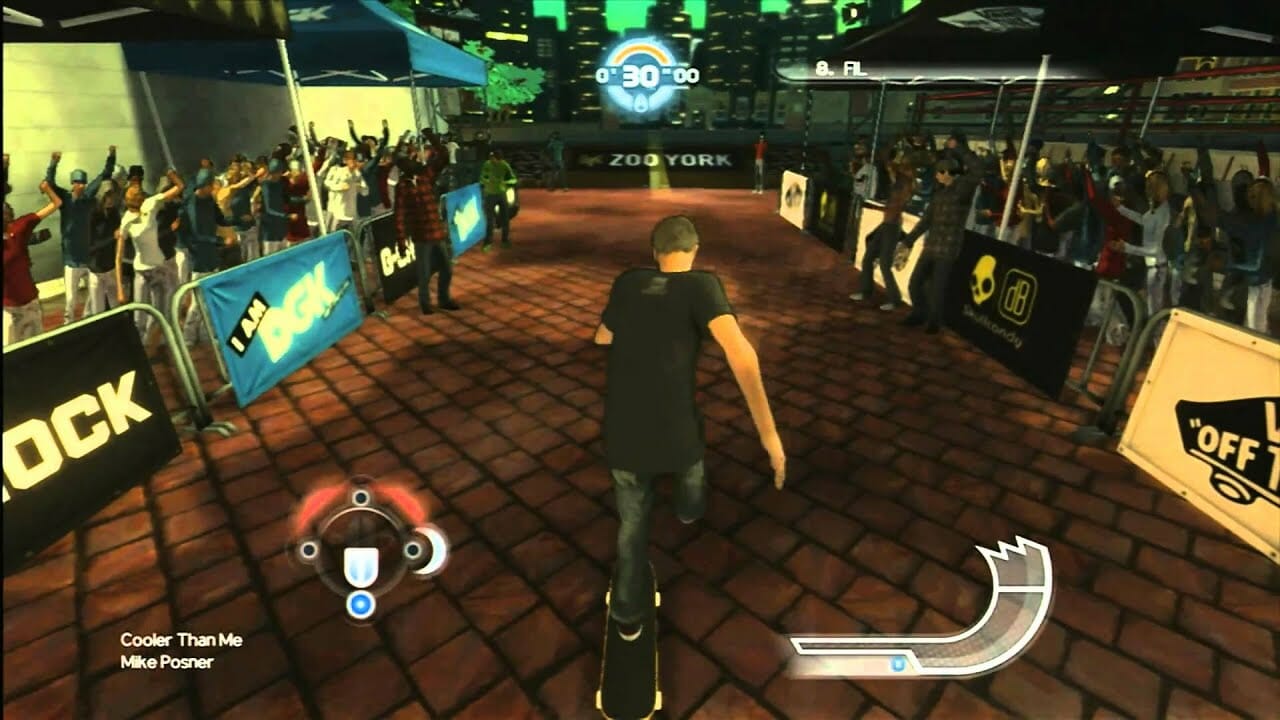
Task: Click the Skullcandy skull logo banner
Action: (x=984, y=276)
